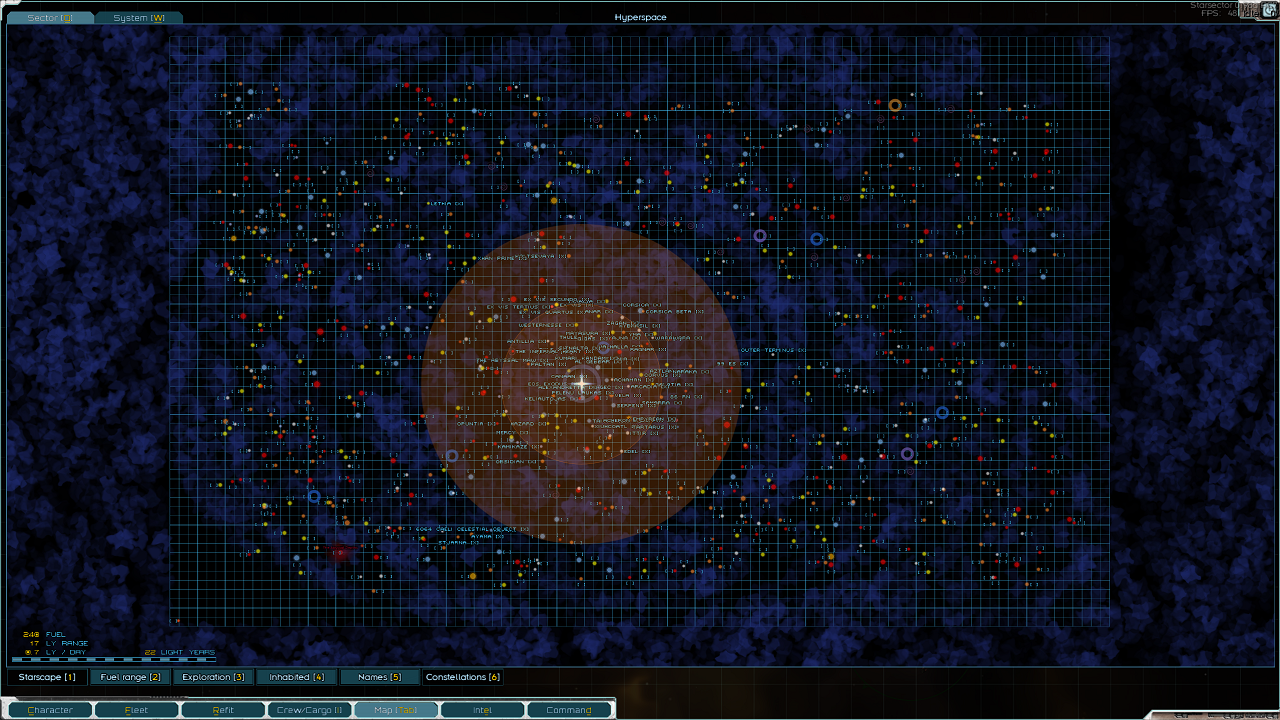Toggle the Inhabited [4] filter

(296, 677)
